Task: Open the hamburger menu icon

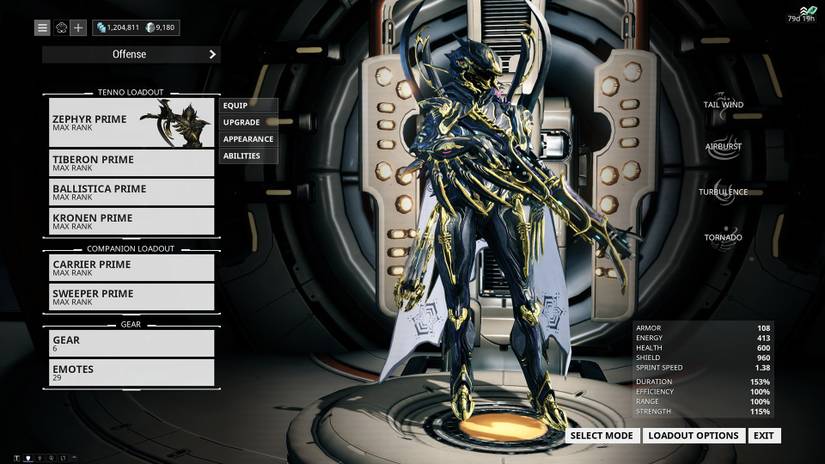Action: tap(43, 28)
